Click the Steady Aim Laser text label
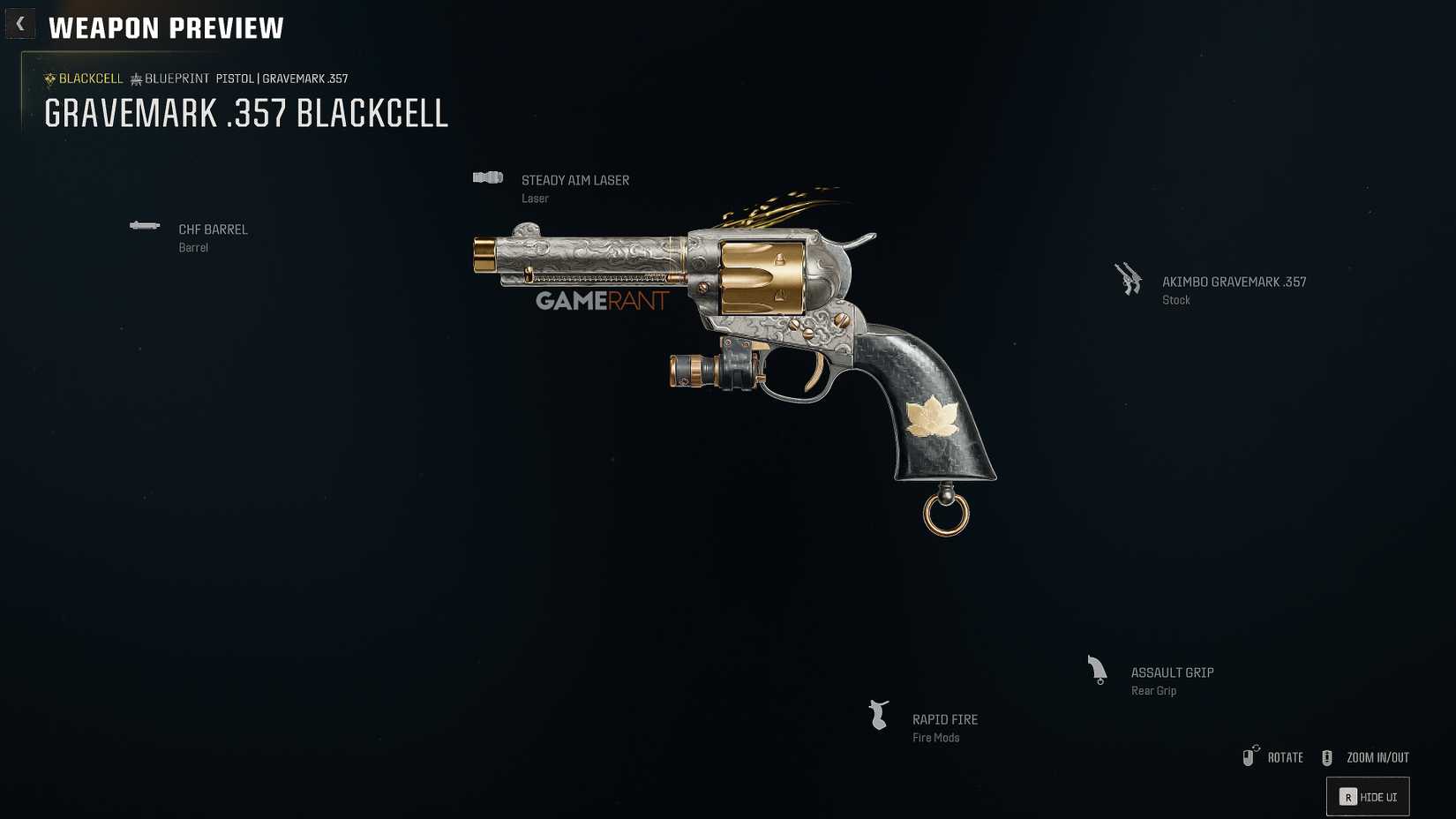 575,179
